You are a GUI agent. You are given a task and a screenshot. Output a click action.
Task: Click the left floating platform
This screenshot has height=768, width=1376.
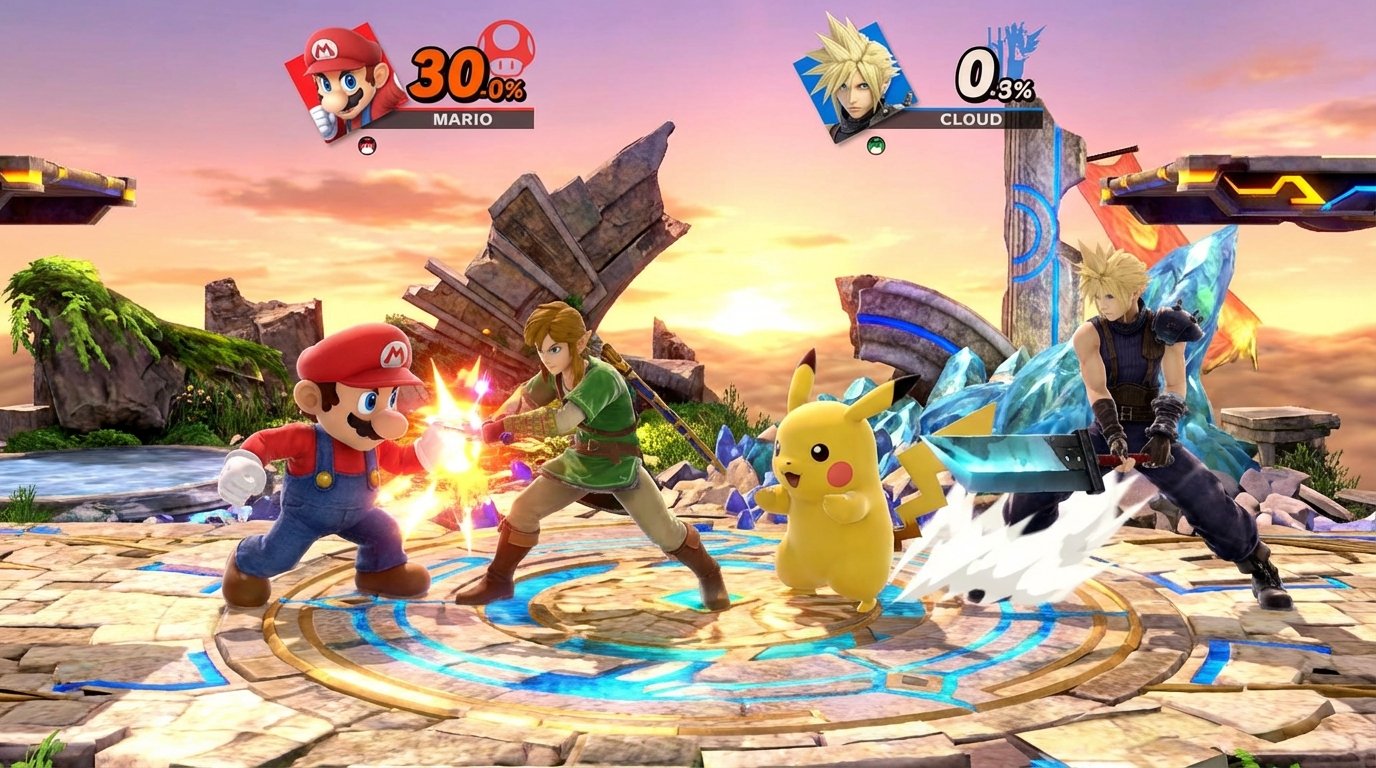tap(70, 175)
